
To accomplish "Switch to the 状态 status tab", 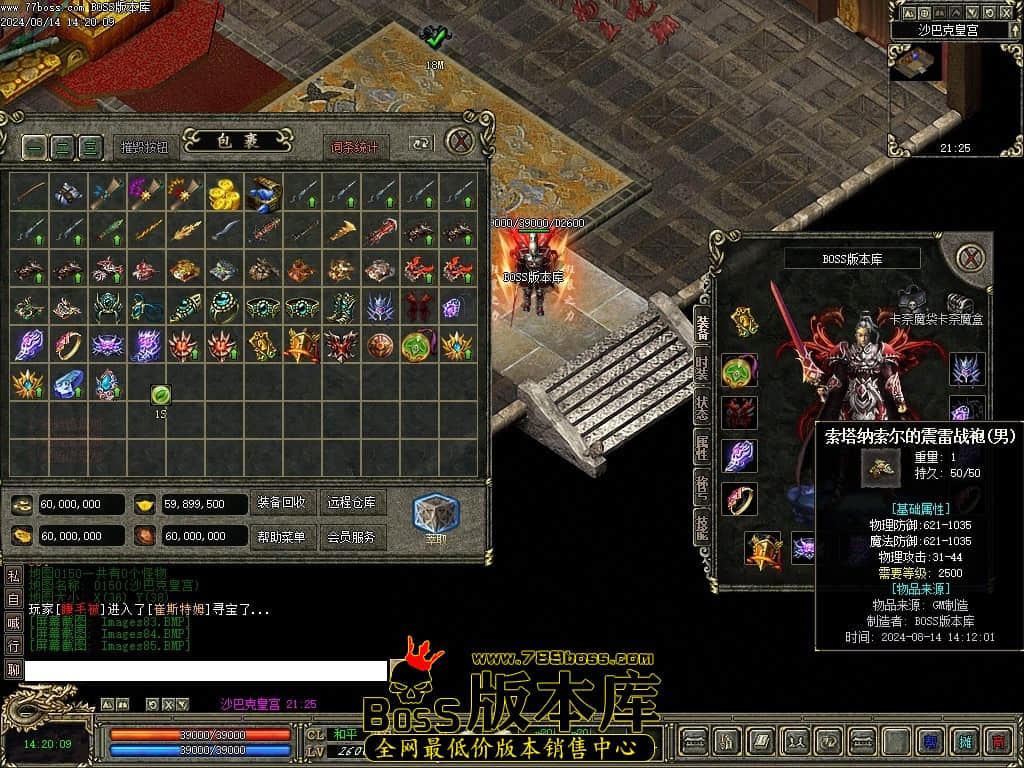I will click(x=703, y=407).
